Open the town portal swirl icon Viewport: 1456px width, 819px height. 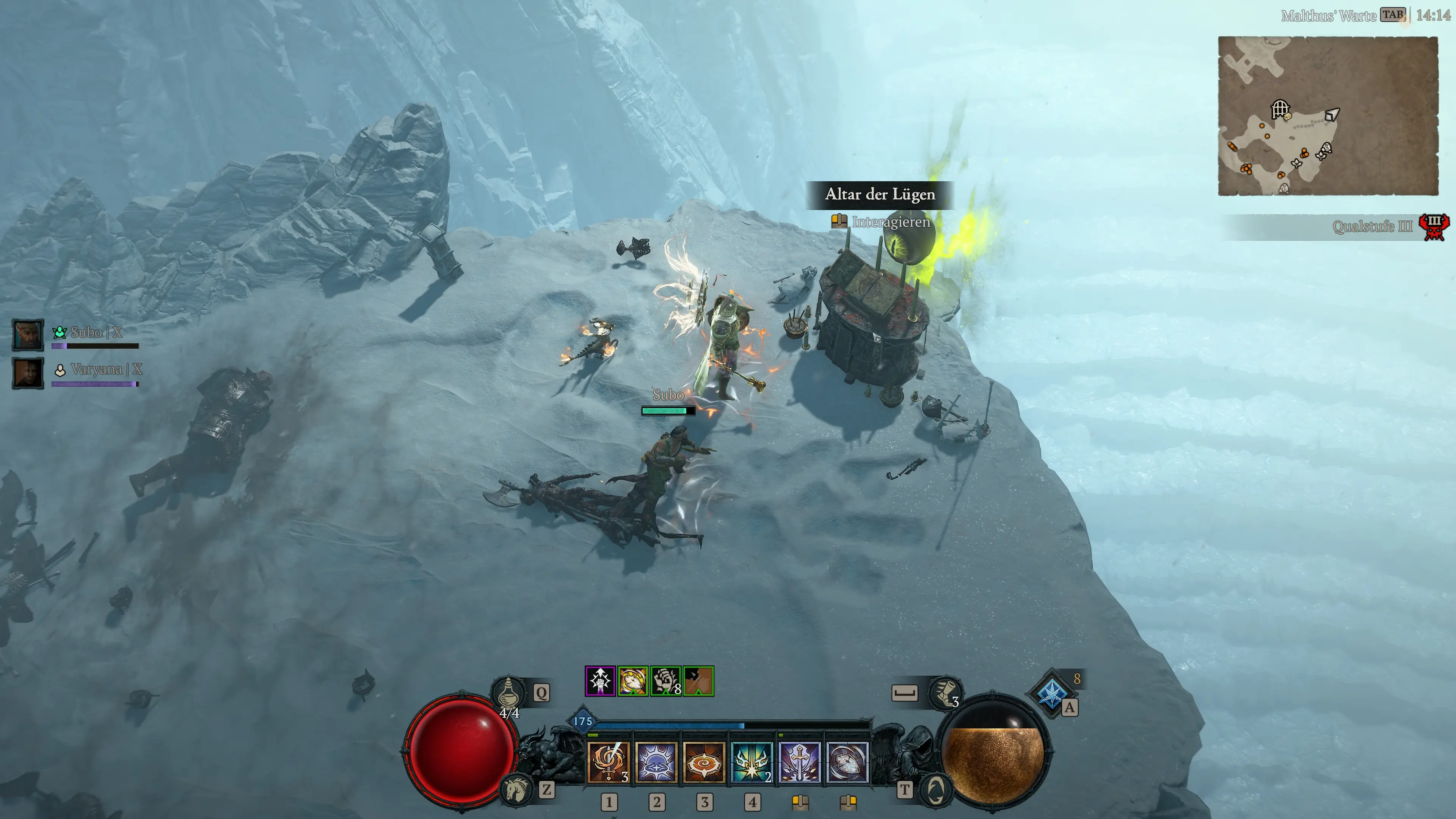click(936, 789)
